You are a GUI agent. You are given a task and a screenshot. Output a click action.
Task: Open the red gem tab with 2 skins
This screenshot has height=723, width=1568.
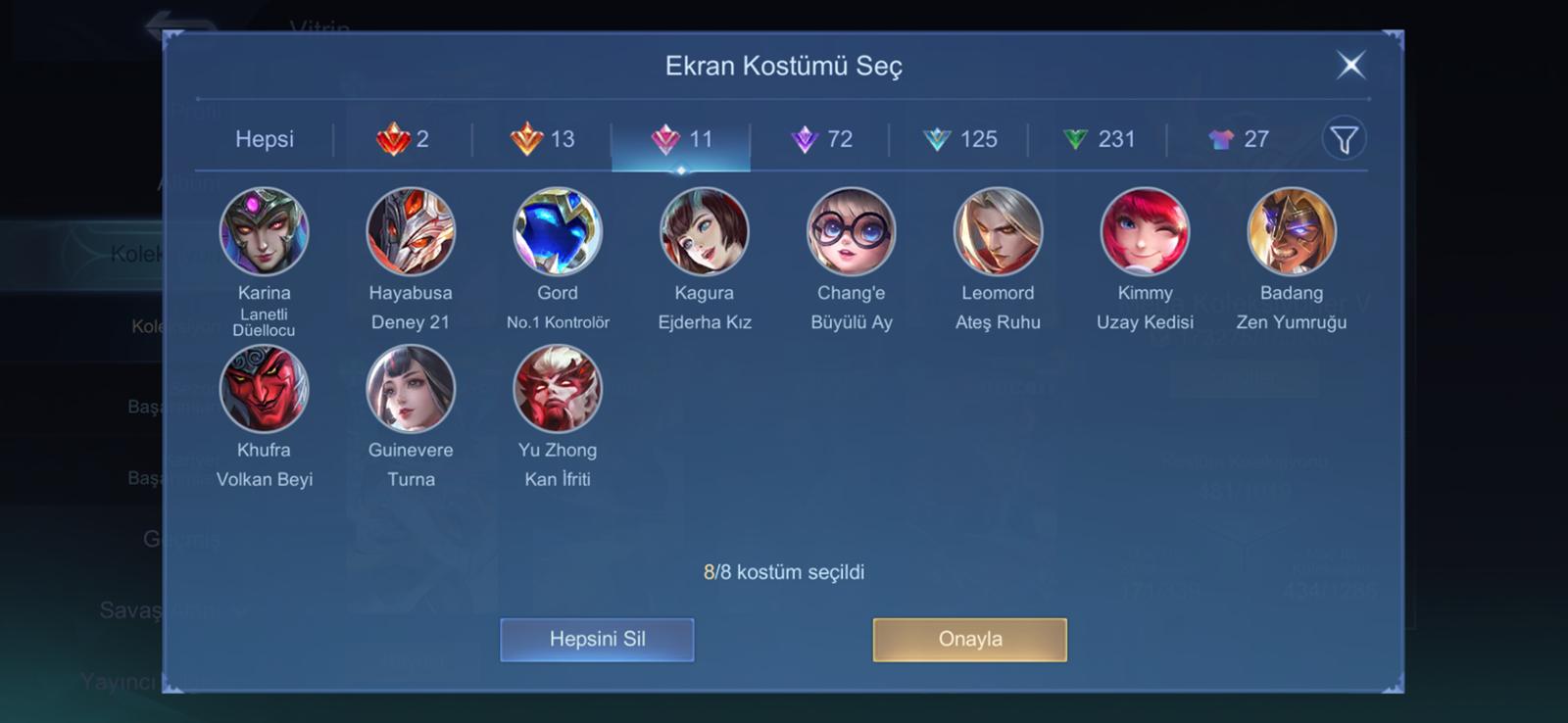pyautogui.click(x=403, y=139)
